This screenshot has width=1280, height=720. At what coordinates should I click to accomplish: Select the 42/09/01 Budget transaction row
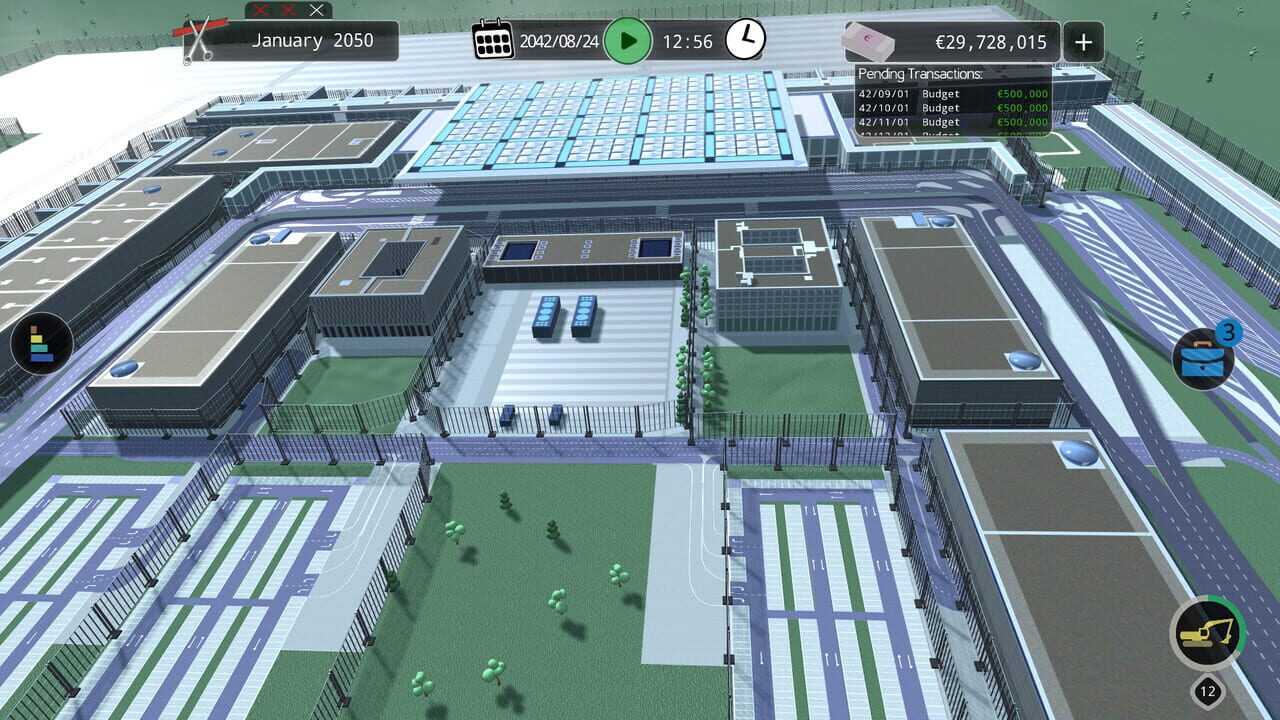pos(950,93)
